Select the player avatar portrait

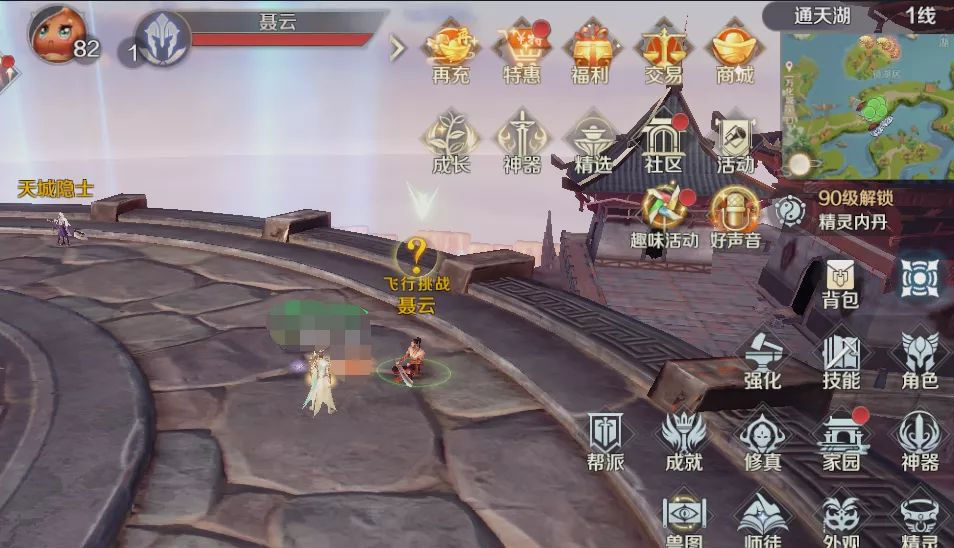tap(56, 35)
